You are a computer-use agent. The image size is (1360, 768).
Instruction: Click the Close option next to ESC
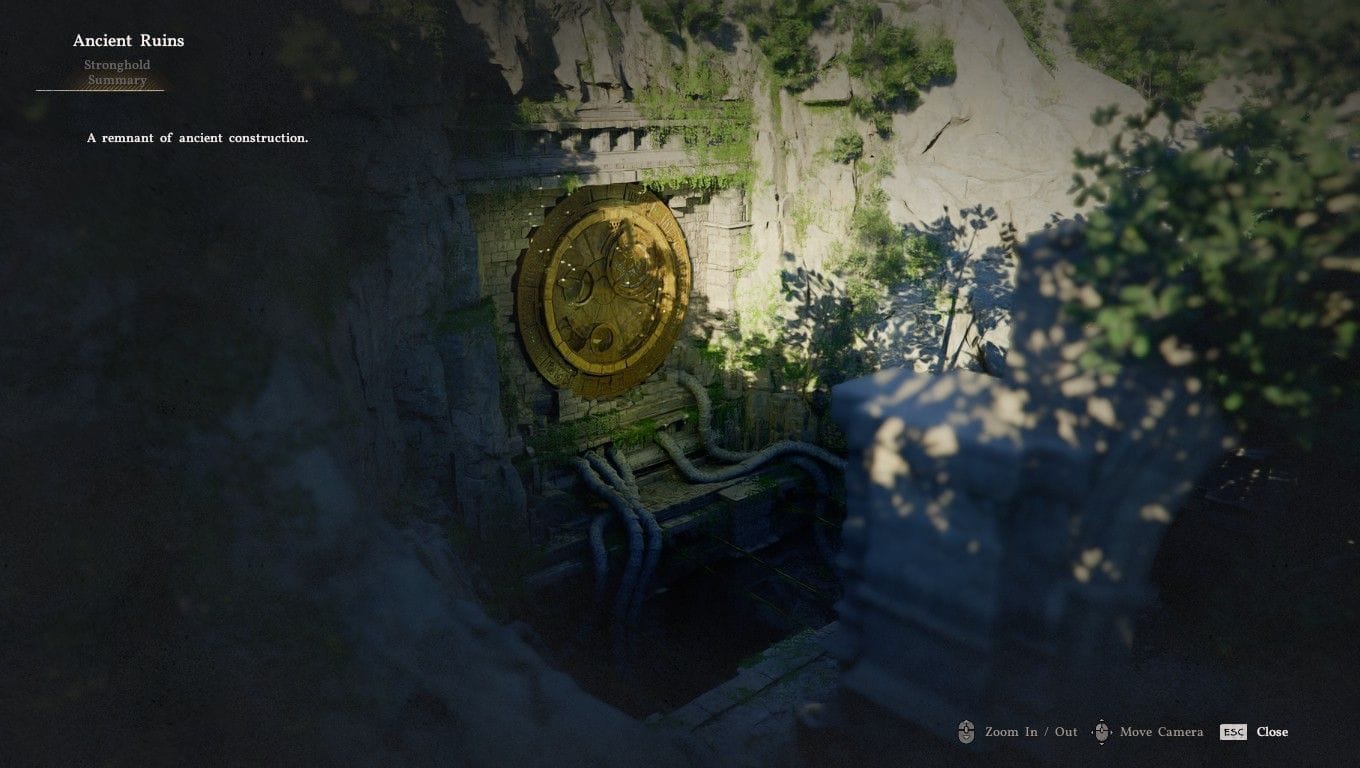click(x=1272, y=731)
